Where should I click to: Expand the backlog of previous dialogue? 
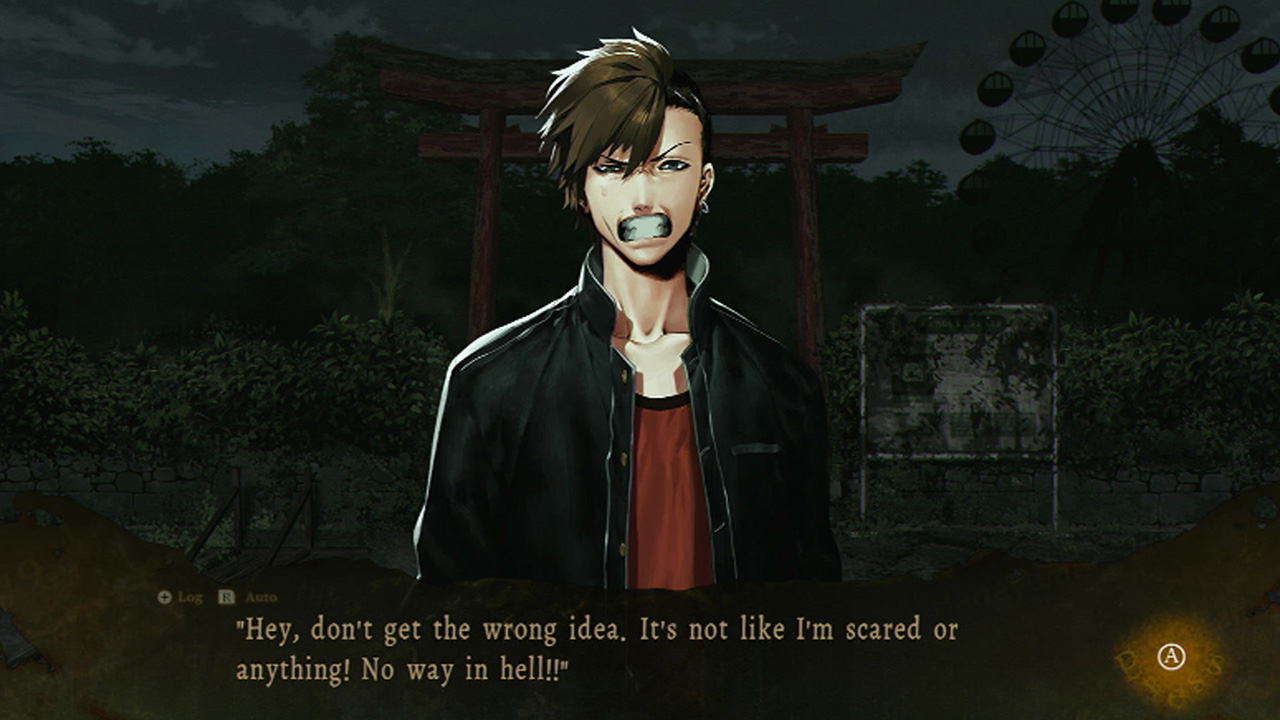pyautogui.click(x=191, y=598)
